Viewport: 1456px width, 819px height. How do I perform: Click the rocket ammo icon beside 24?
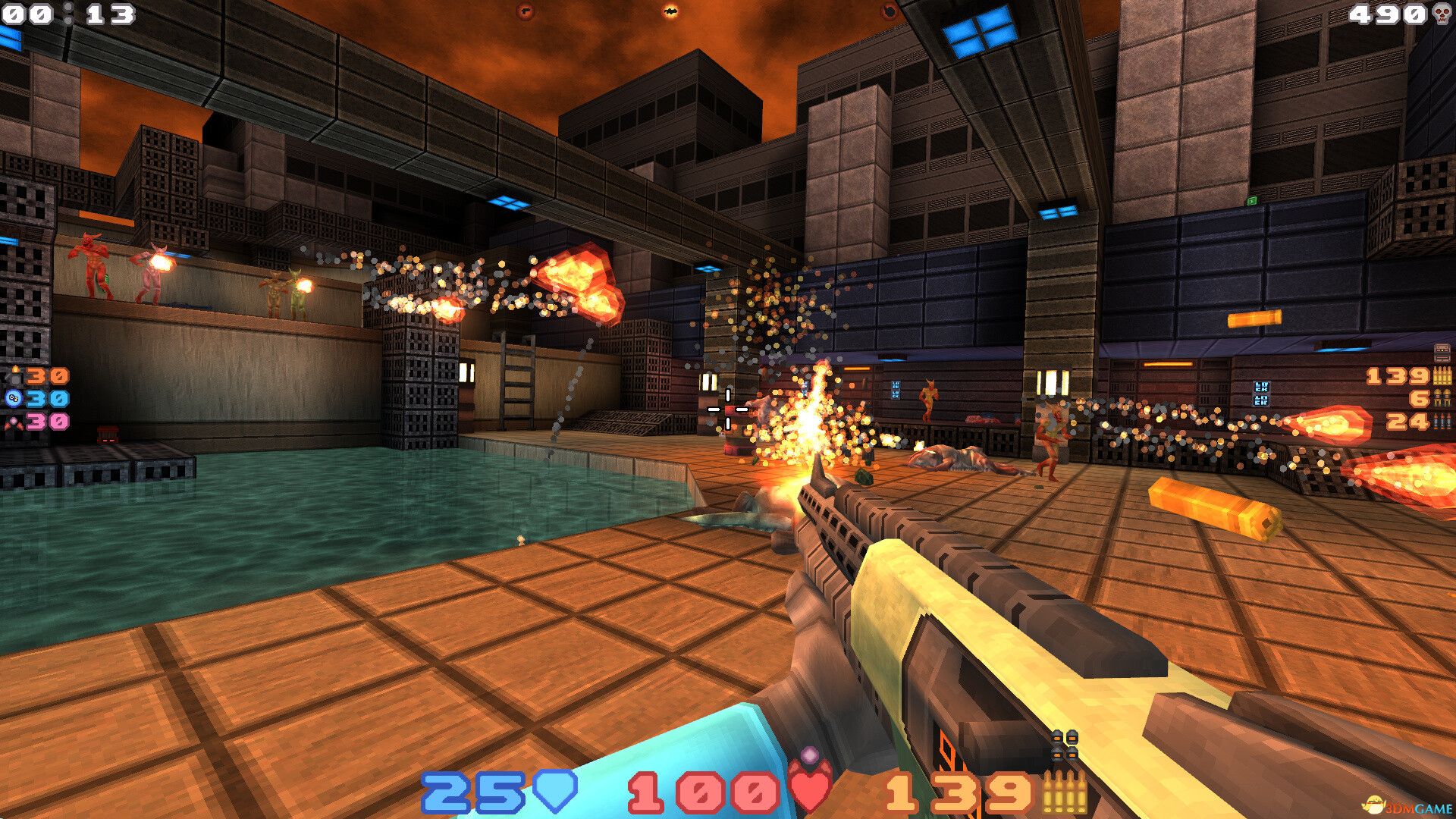click(1441, 422)
